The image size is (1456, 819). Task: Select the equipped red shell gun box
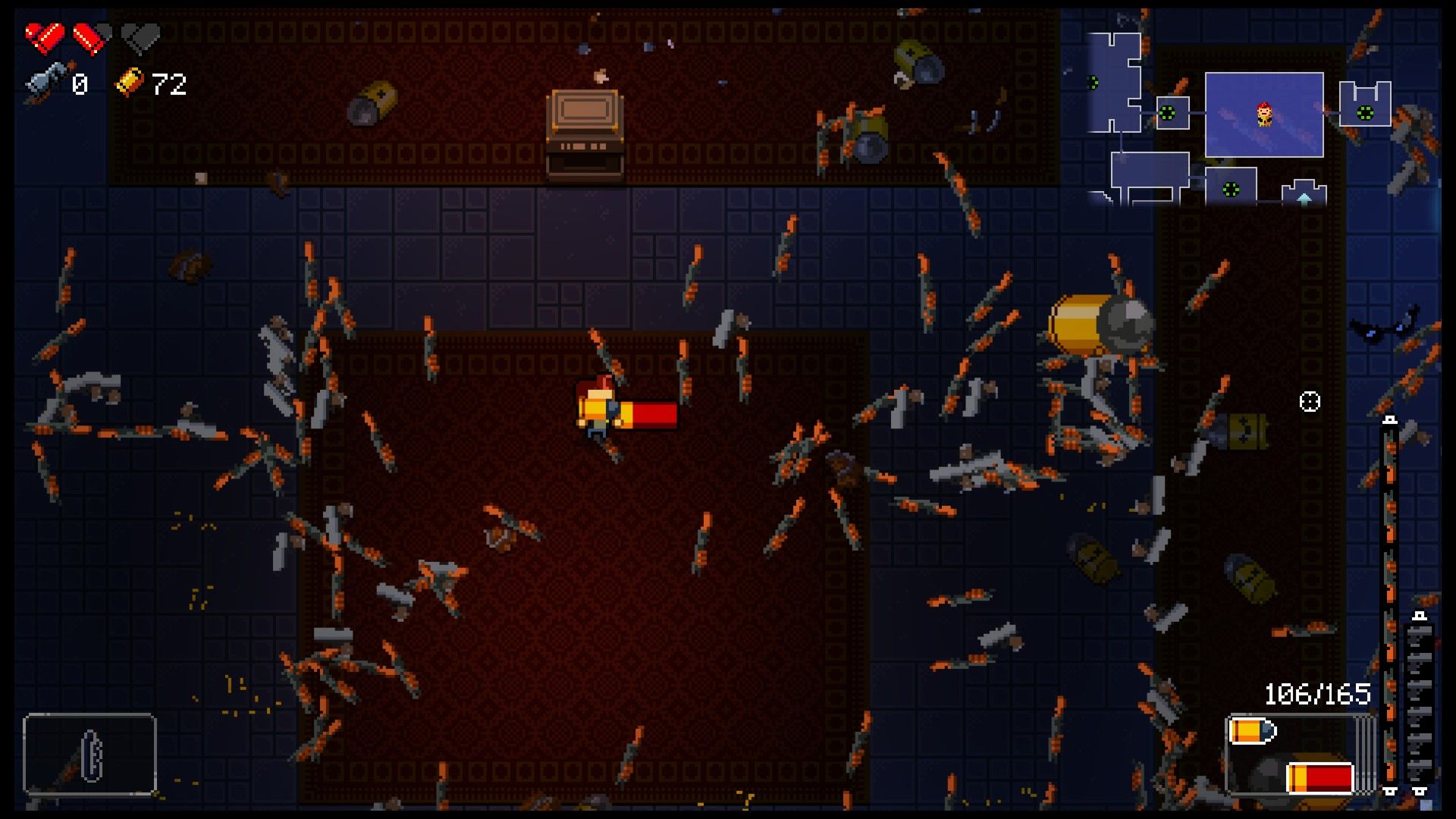1299,755
